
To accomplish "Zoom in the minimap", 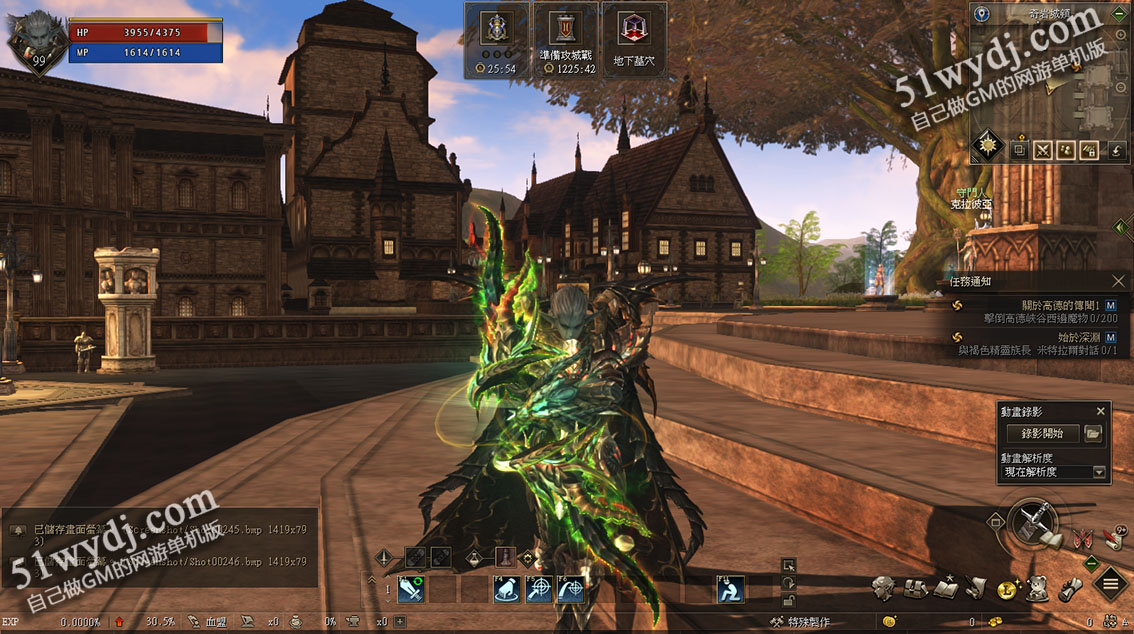I will (x=1120, y=37).
